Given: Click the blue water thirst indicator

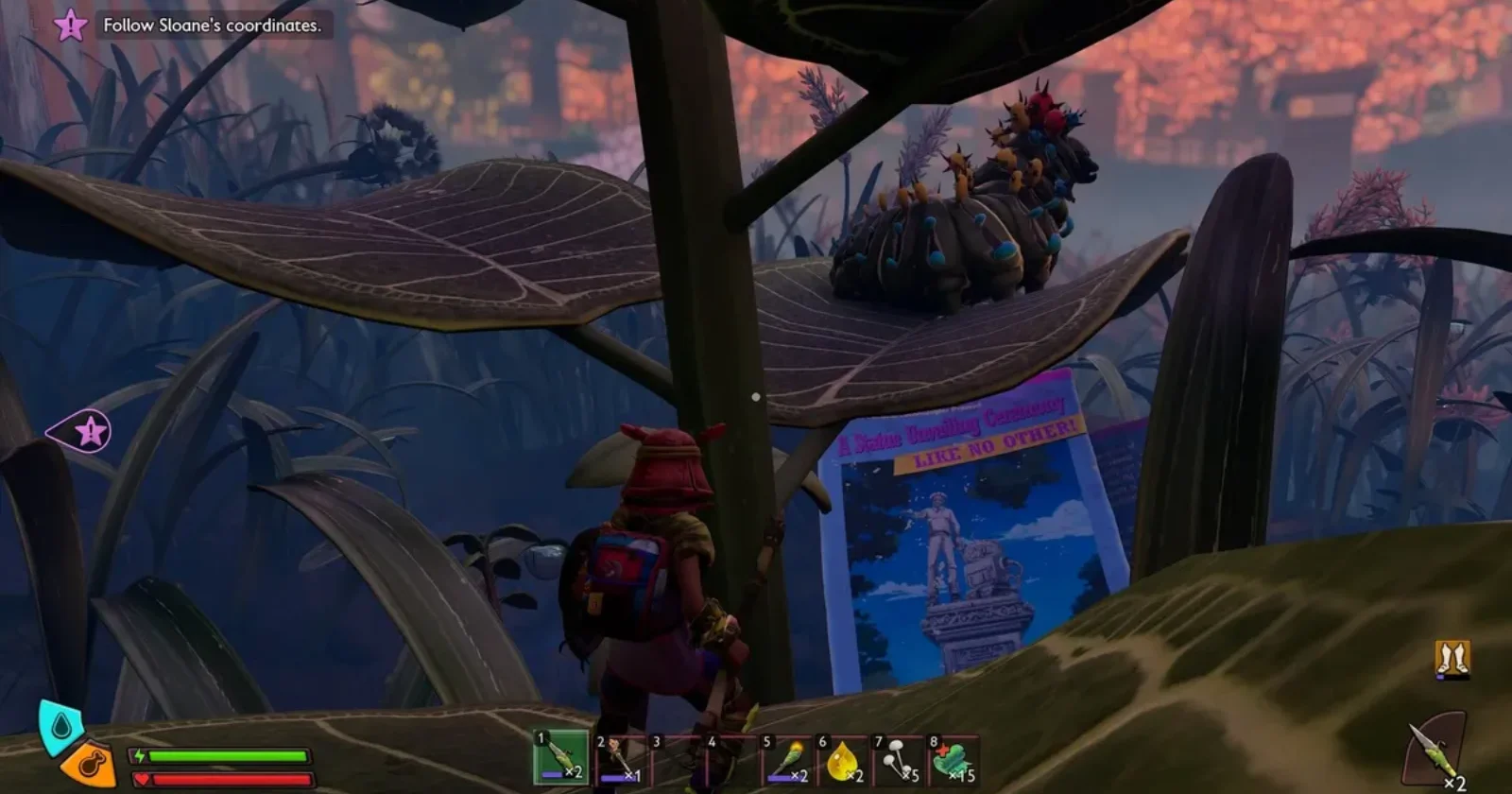Looking at the screenshot, I should click(60, 726).
